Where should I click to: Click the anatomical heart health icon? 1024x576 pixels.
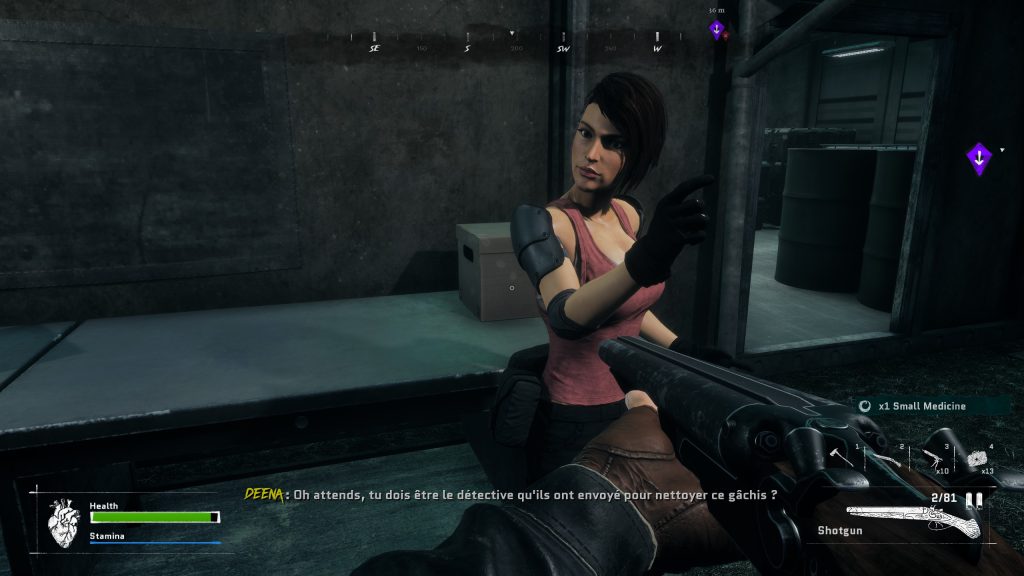click(x=65, y=522)
